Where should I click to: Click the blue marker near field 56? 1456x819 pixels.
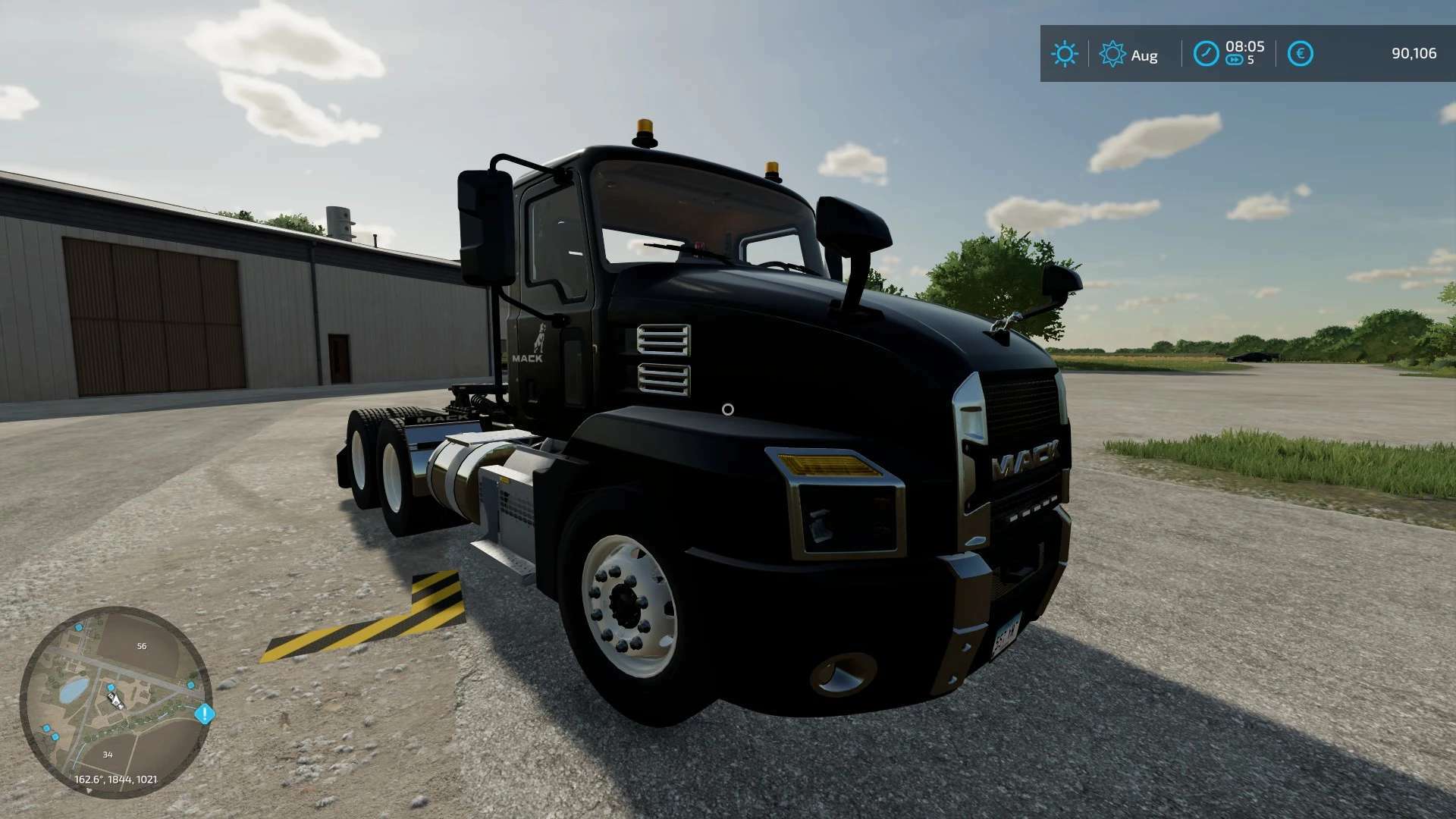(x=78, y=629)
